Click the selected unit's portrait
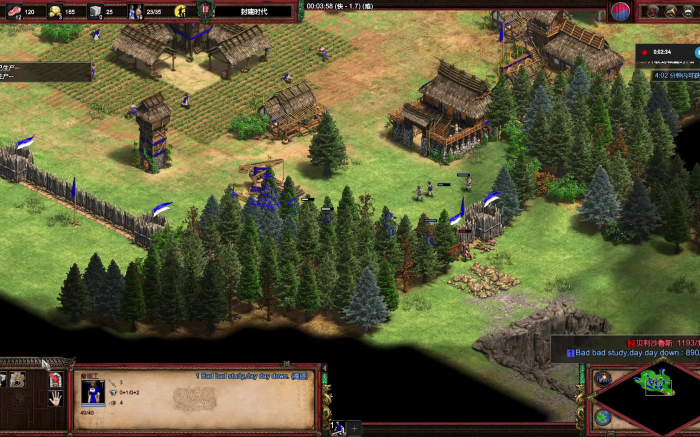This screenshot has height=437, width=700. coord(92,392)
